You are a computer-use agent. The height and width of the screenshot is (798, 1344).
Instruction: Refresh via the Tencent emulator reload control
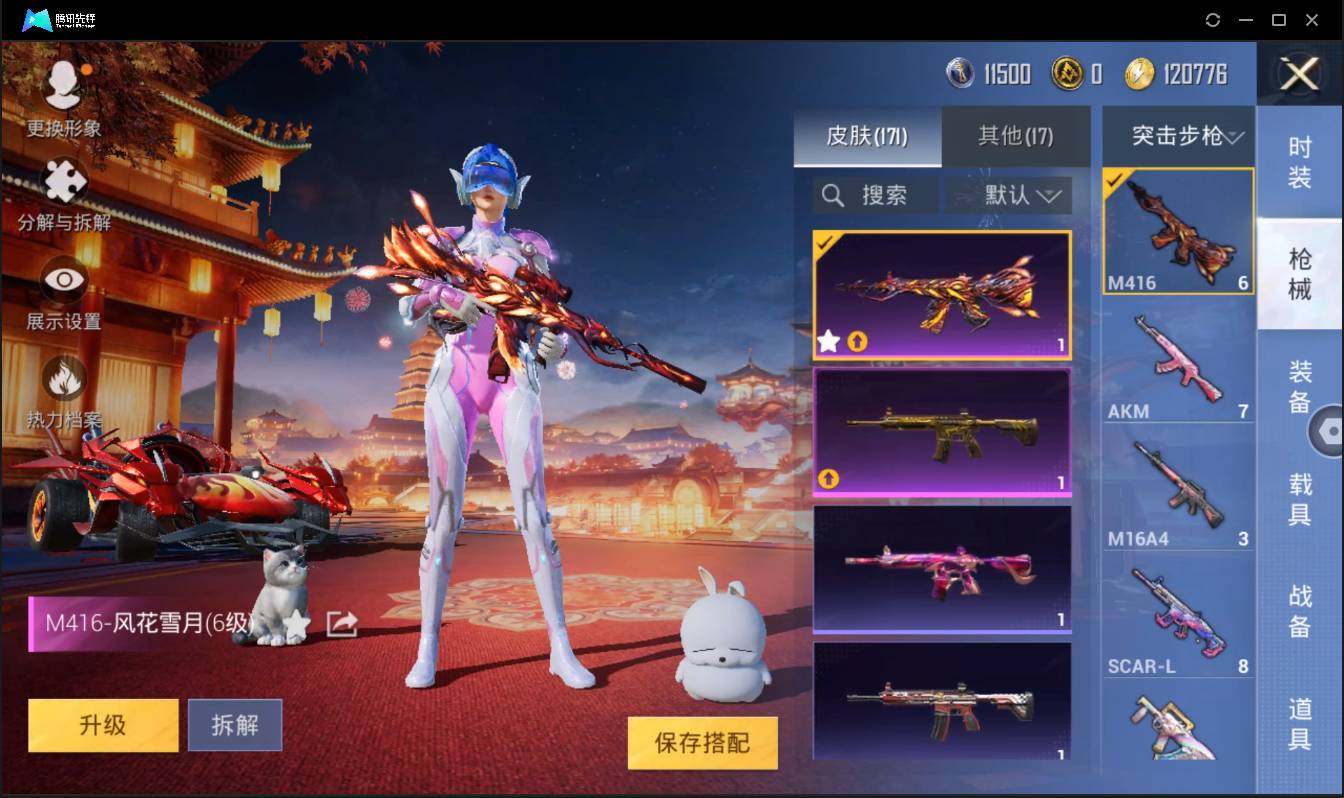tap(1214, 20)
